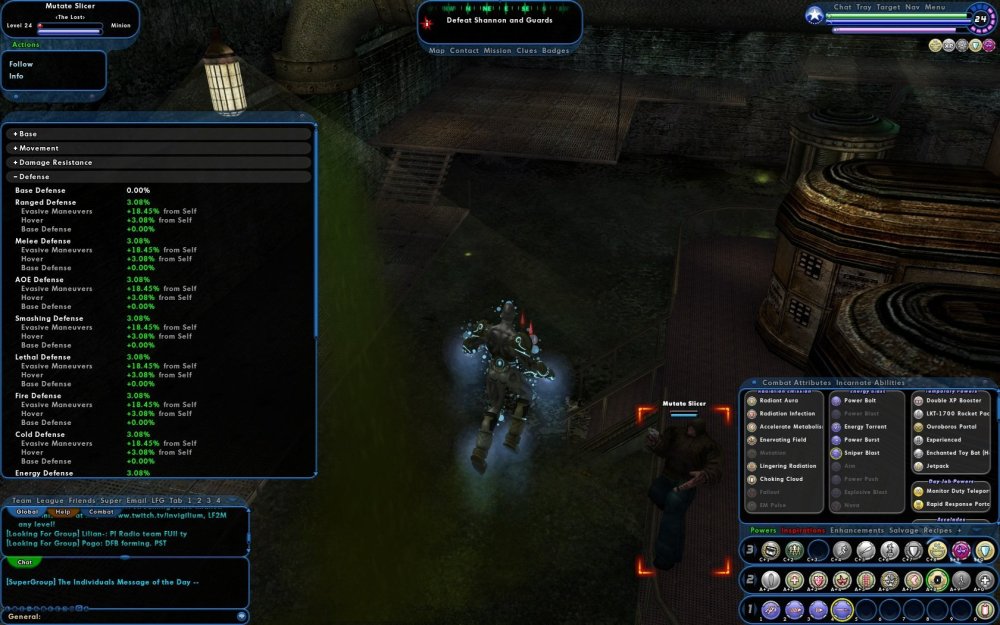Open the Badges window
This screenshot has width=1000, height=625.
555,50
